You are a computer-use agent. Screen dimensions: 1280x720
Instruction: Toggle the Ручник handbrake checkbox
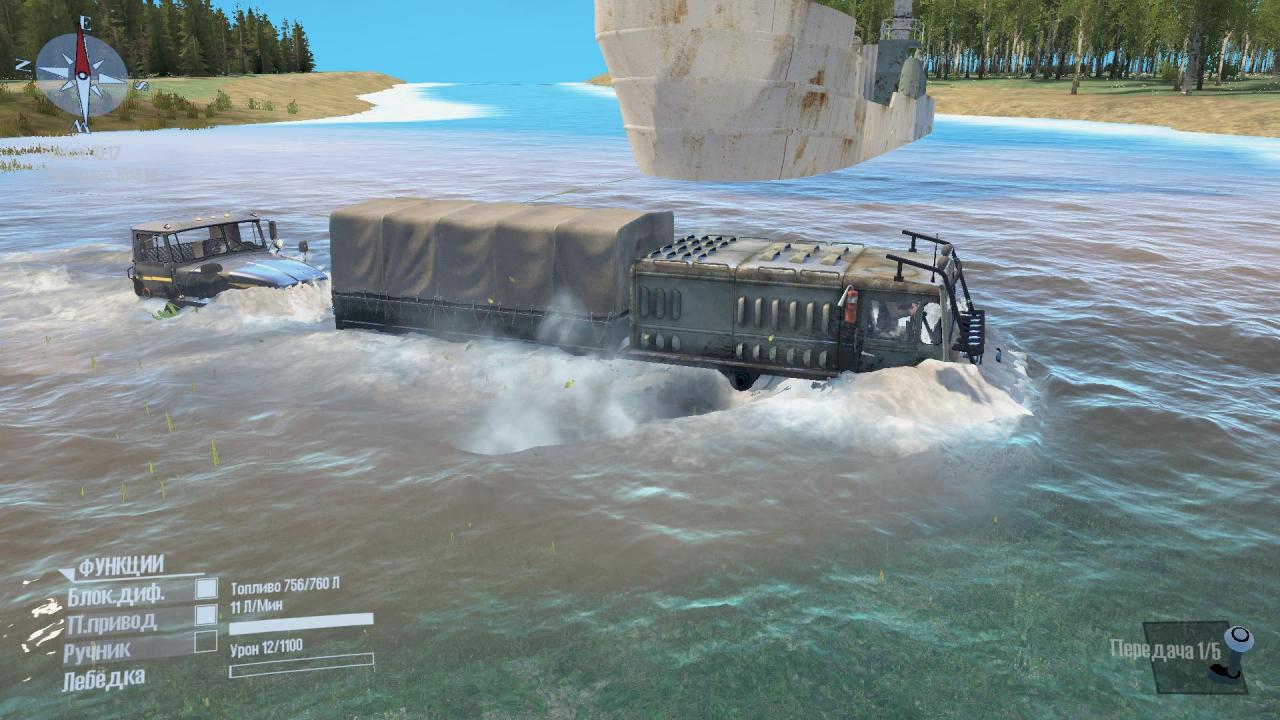coord(206,641)
